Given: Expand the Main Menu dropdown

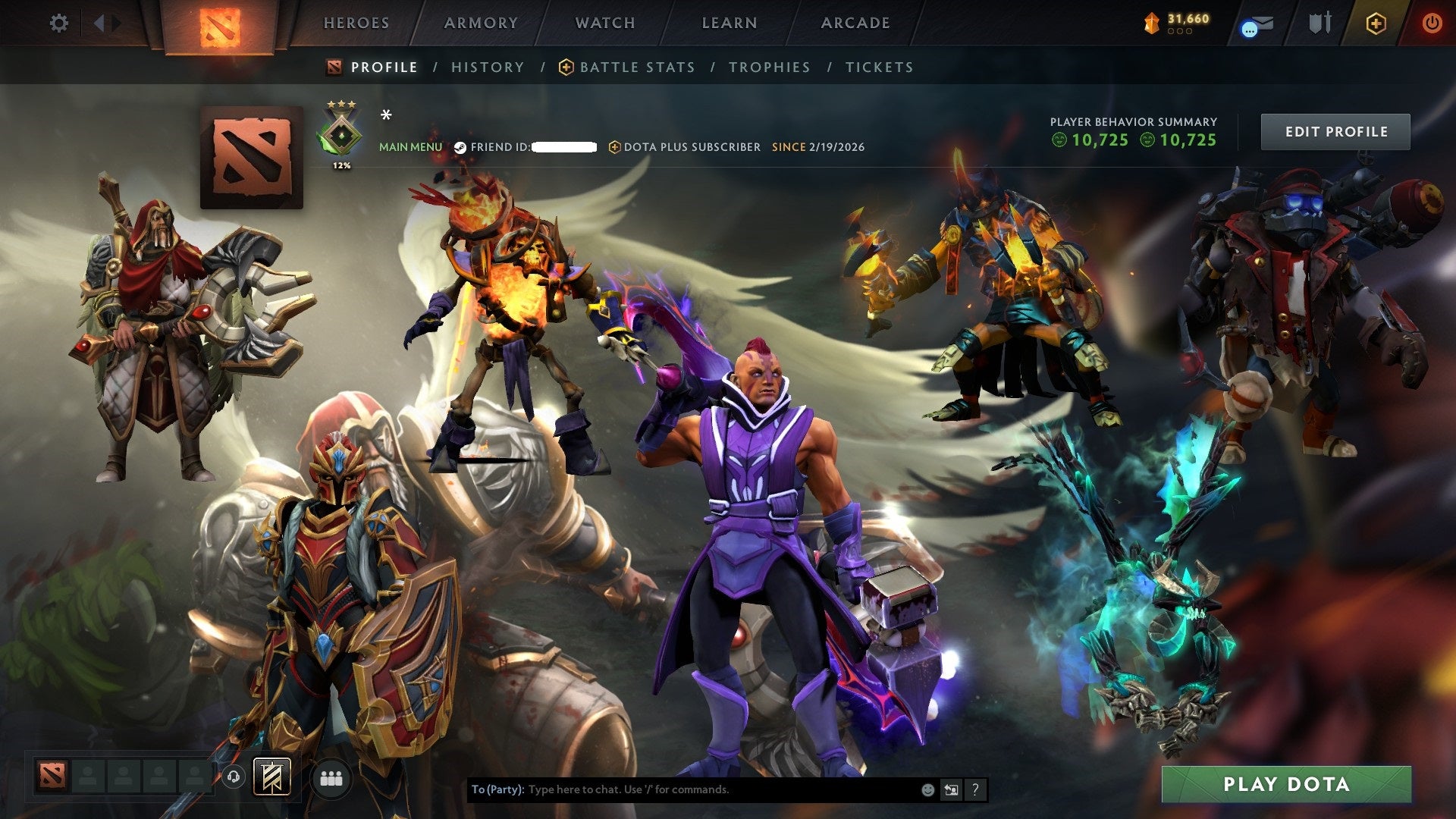Looking at the screenshot, I should (x=411, y=147).
